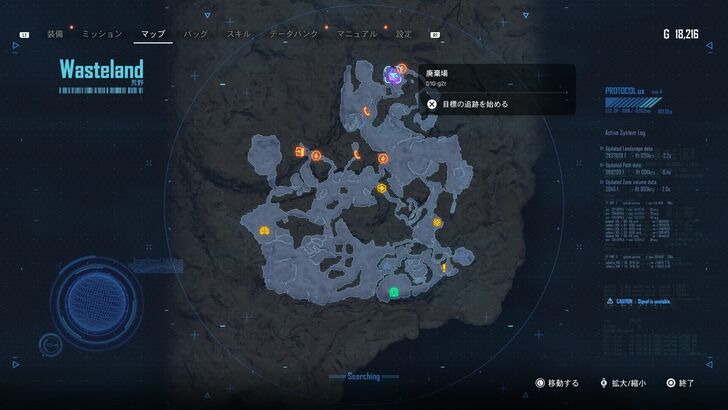The width and height of the screenshot is (728, 410).
Task: Select the yellow cross marker in map center
Action: coord(381,188)
